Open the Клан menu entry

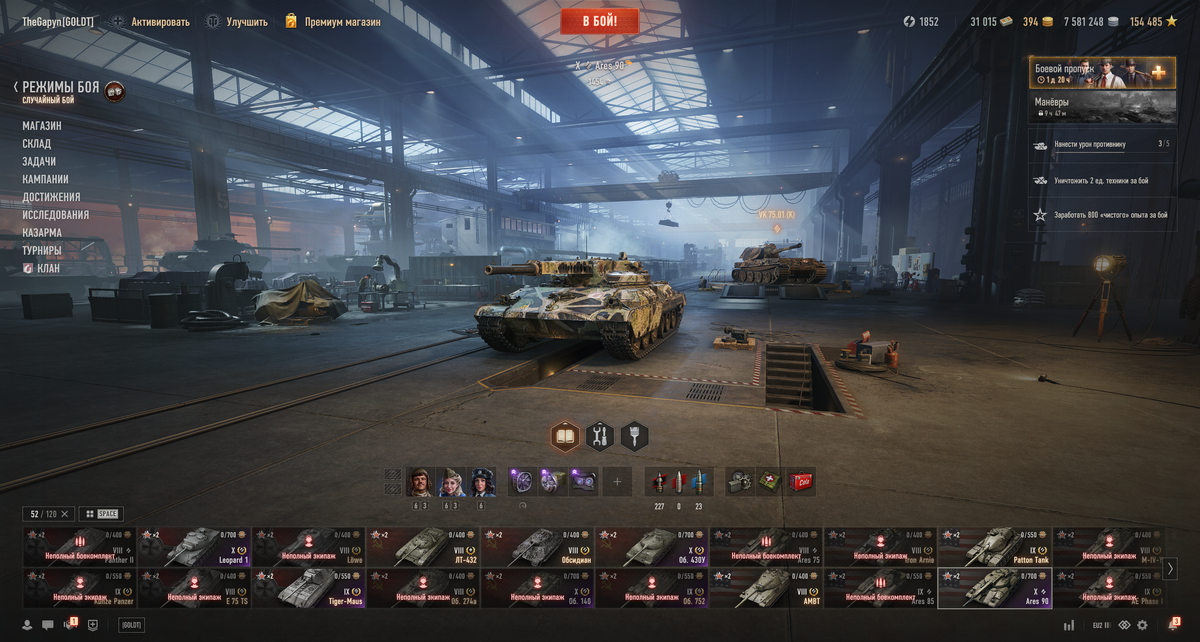(x=49, y=269)
